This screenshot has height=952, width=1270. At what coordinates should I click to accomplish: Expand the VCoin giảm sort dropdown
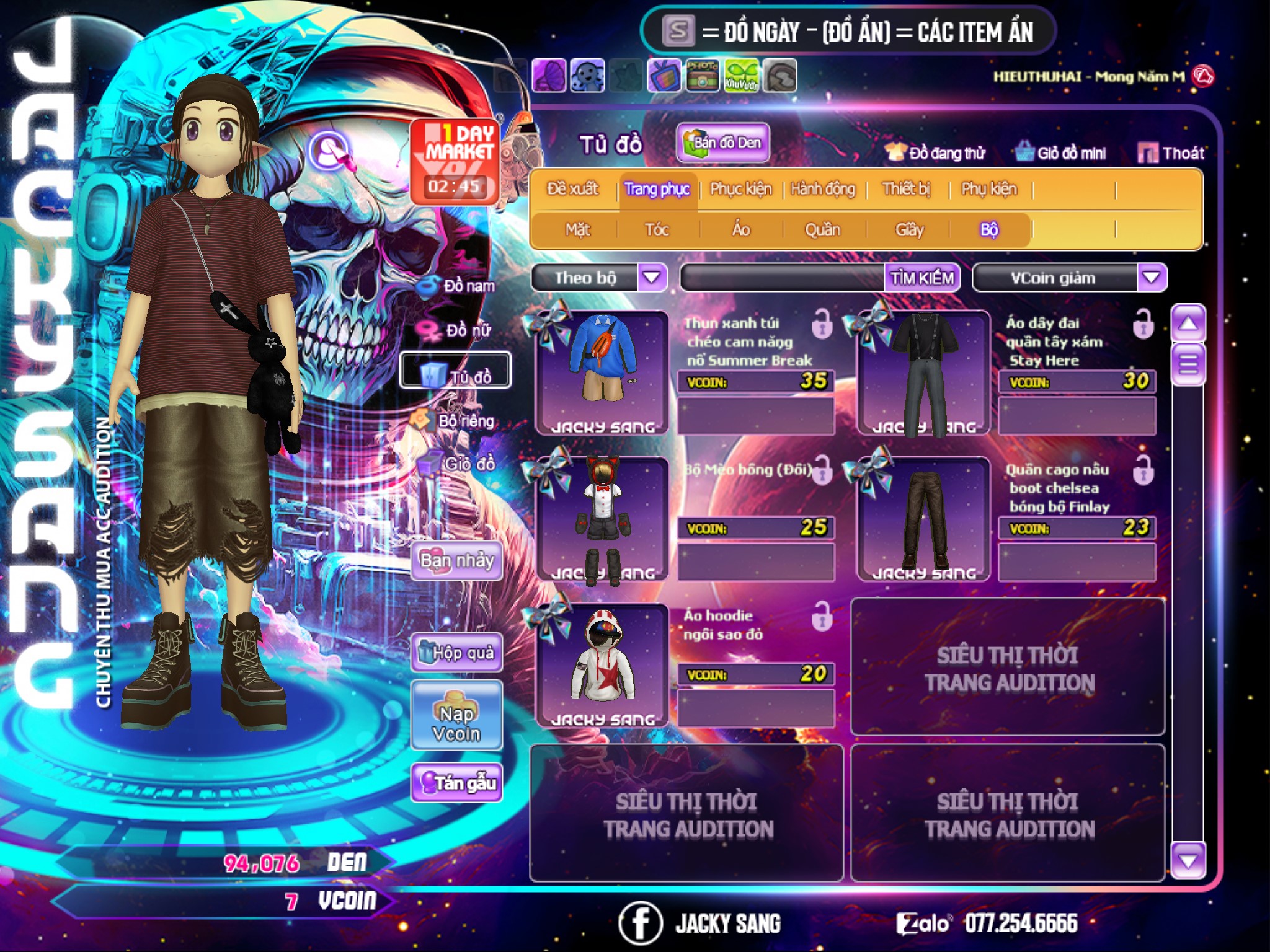point(1152,278)
